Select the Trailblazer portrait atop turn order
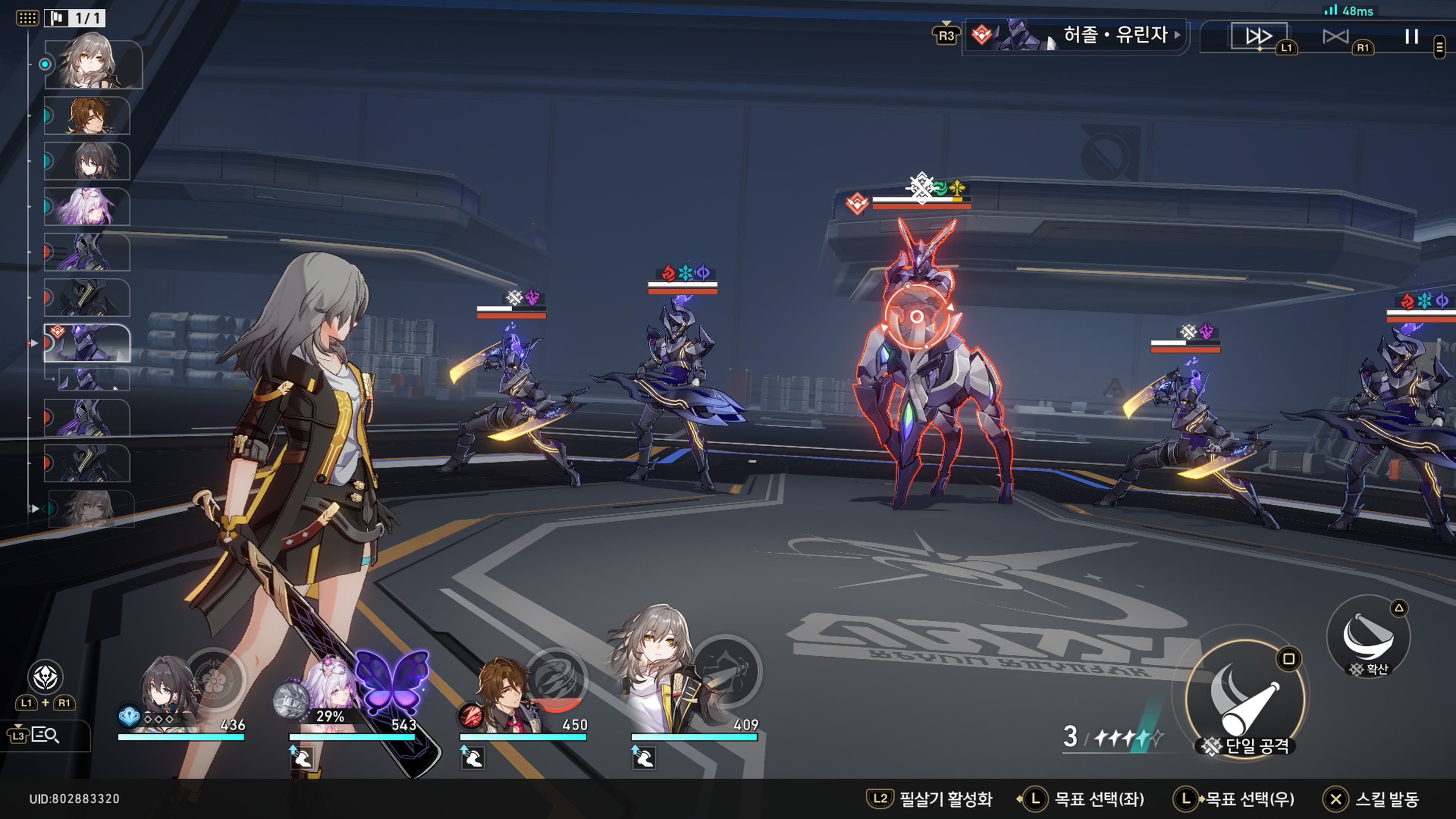 [93, 63]
